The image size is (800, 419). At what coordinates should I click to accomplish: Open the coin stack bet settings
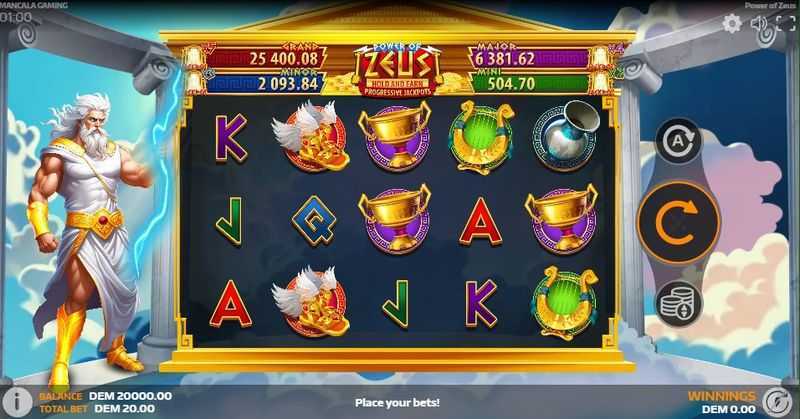tap(678, 300)
